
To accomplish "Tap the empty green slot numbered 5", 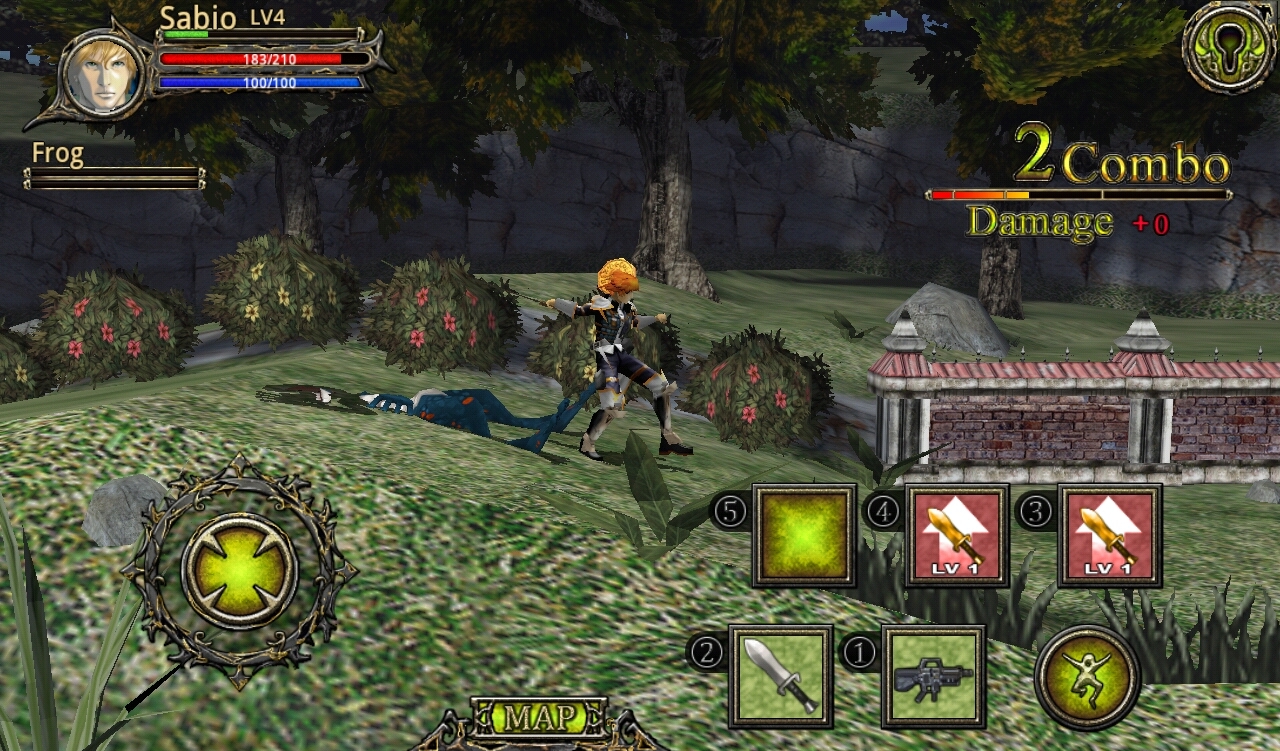I will click(x=804, y=535).
